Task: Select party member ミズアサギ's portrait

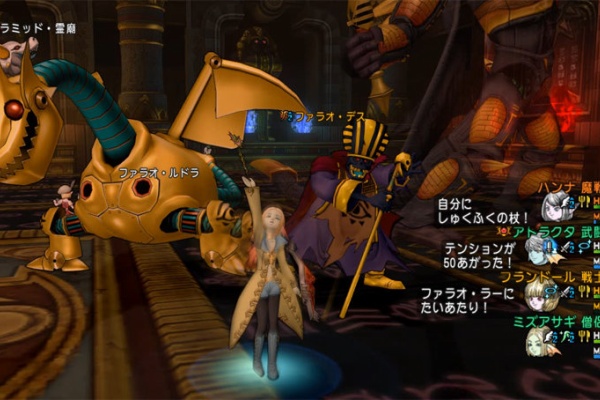Action: 540,342
